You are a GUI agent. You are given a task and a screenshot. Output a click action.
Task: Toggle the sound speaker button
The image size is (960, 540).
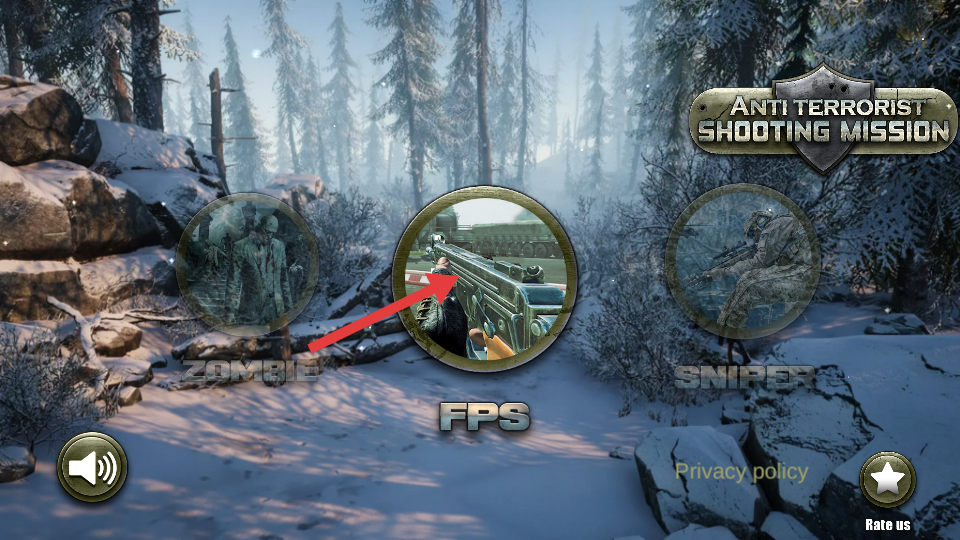point(93,467)
